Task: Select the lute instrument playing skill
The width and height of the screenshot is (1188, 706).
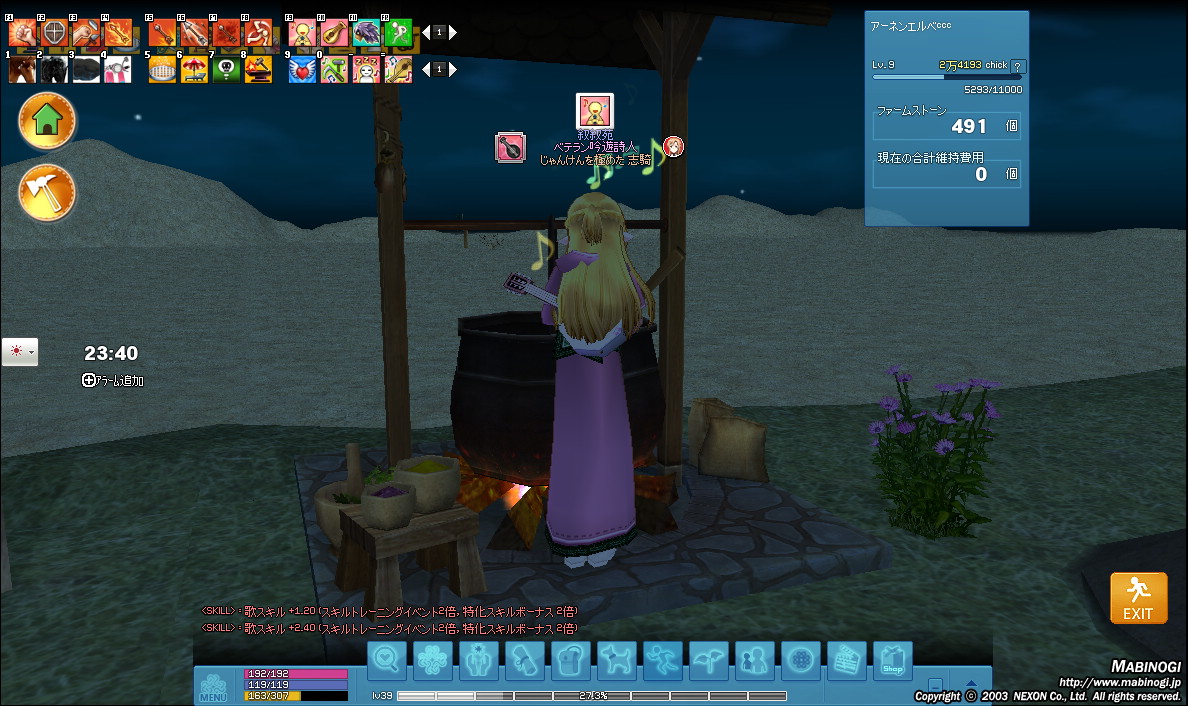Action: coord(334,34)
